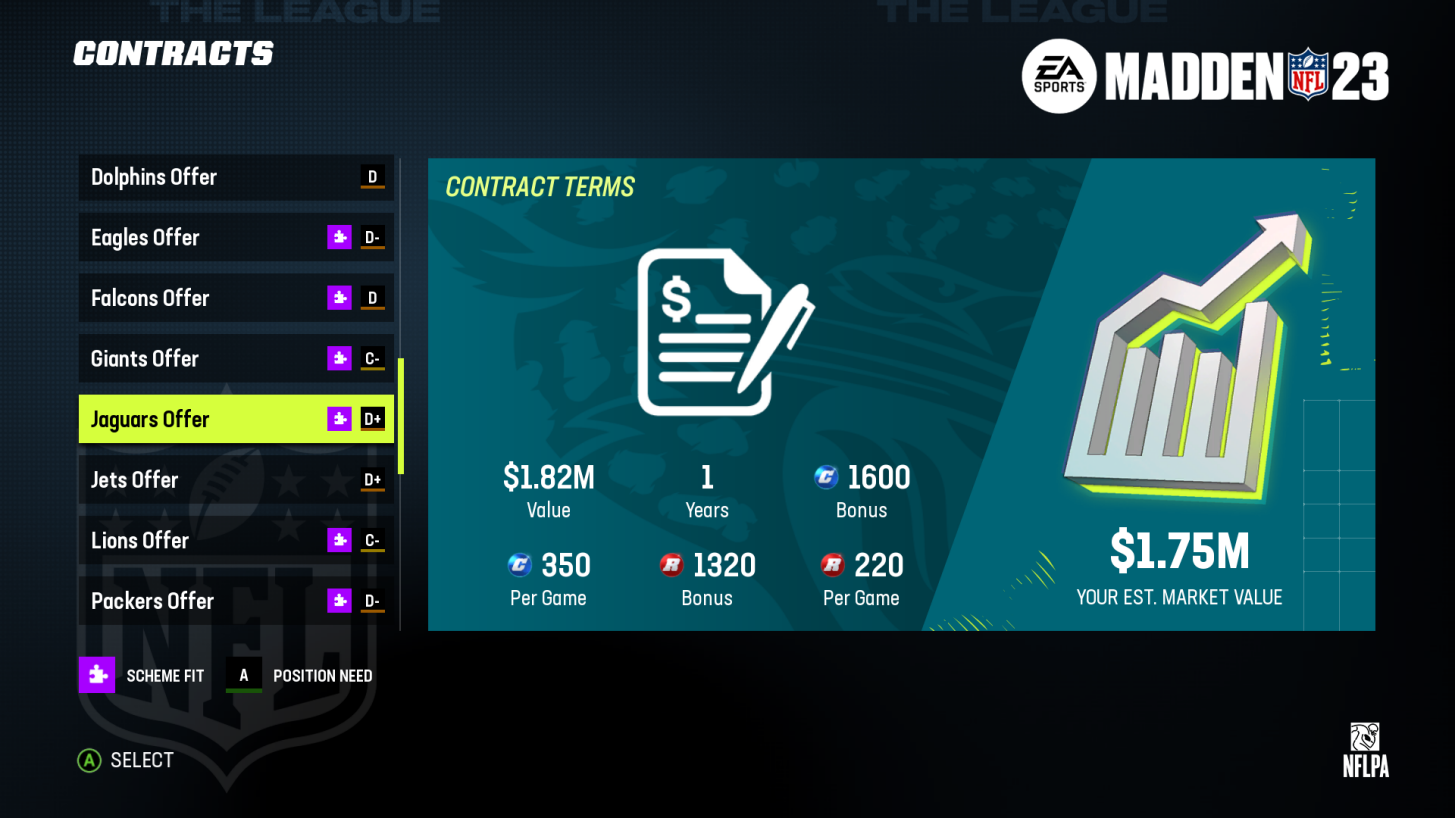The height and width of the screenshot is (818, 1455).
Task: Click the green scrollbar beside the offers list
Action: point(402,415)
